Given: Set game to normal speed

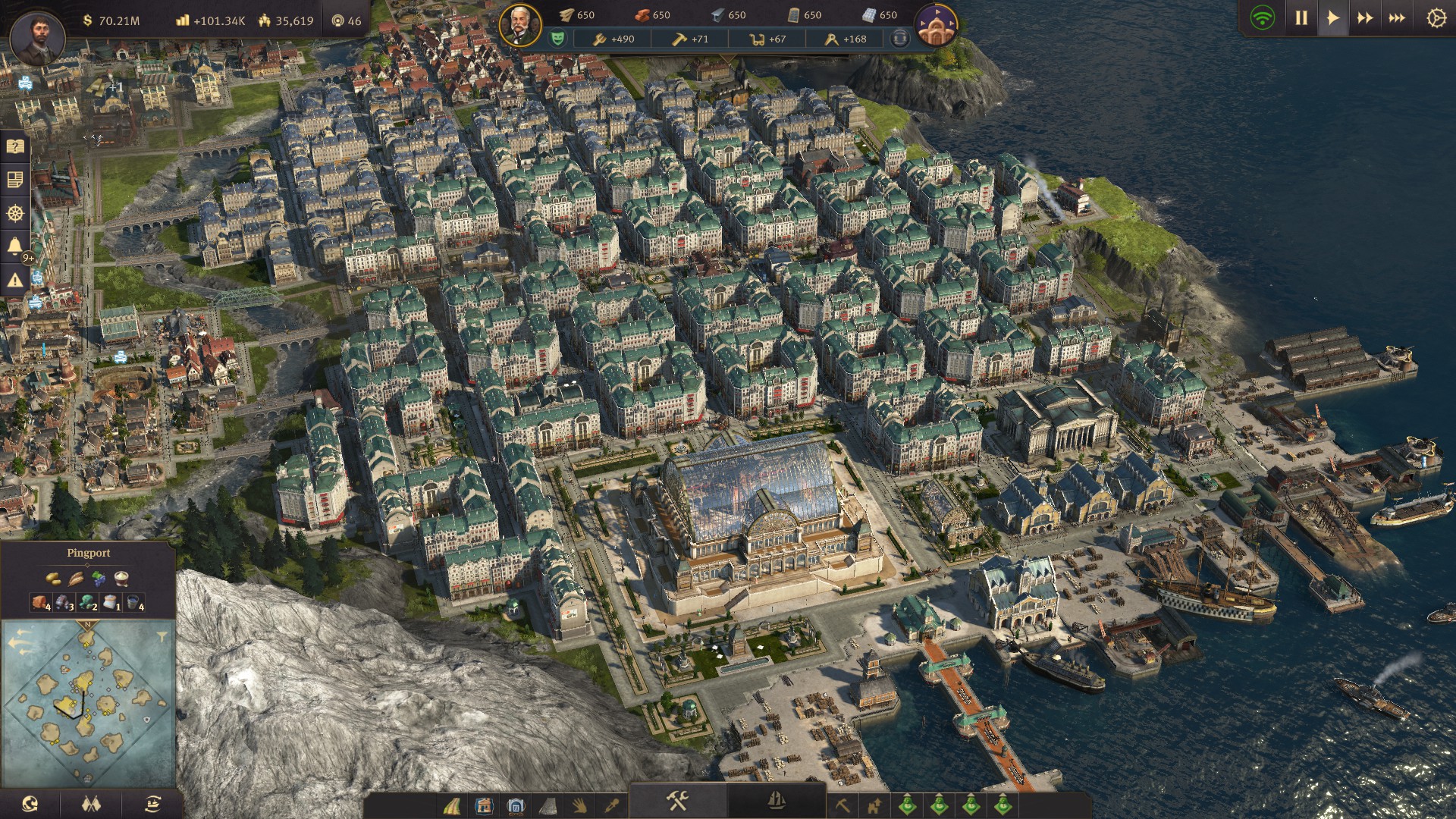Looking at the screenshot, I should (1332, 18).
